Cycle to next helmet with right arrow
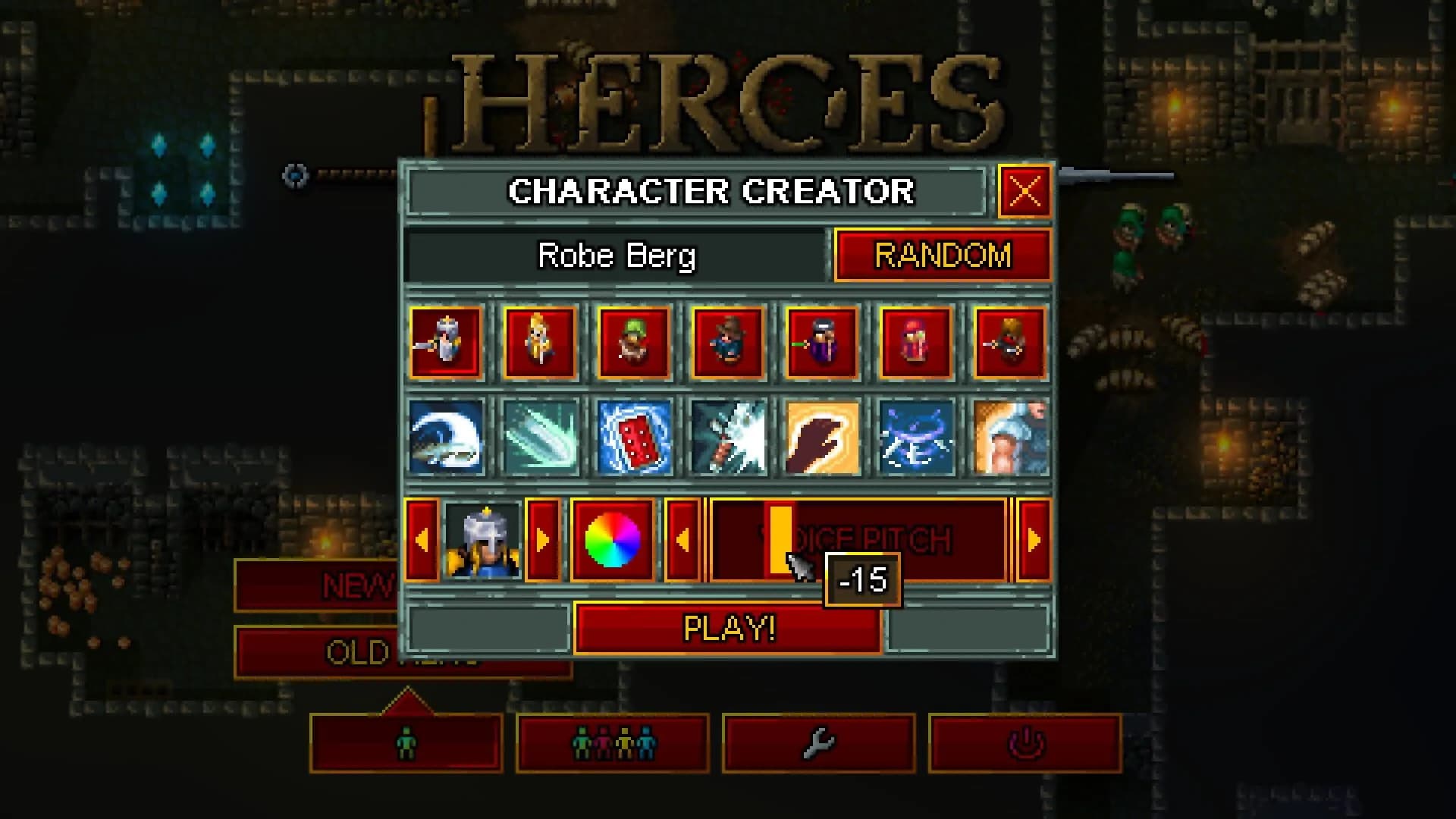The width and height of the screenshot is (1456, 819). pyautogui.click(x=543, y=539)
